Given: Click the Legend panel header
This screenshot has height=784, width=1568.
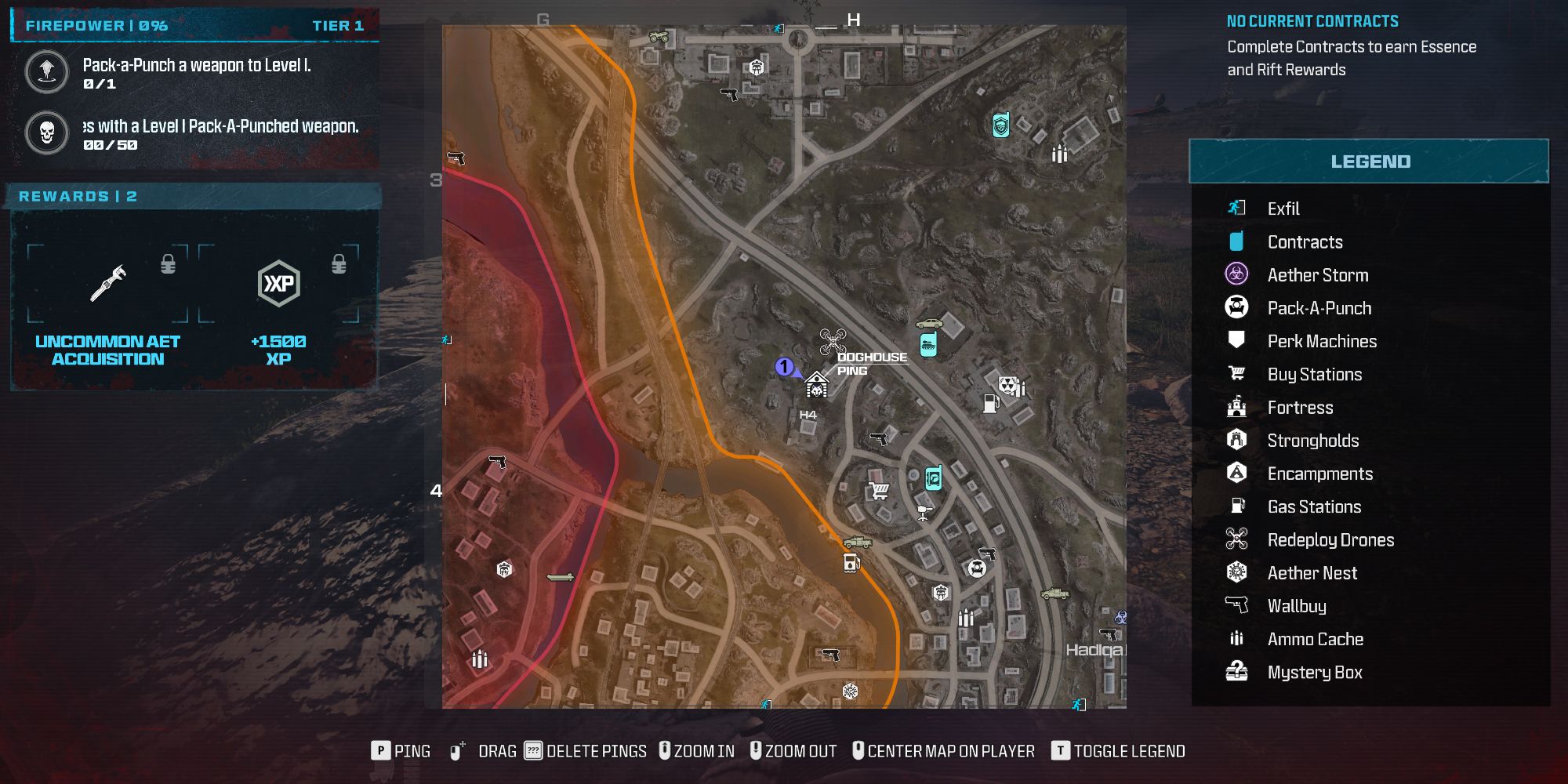Looking at the screenshot, I should tap(1369, 162).
